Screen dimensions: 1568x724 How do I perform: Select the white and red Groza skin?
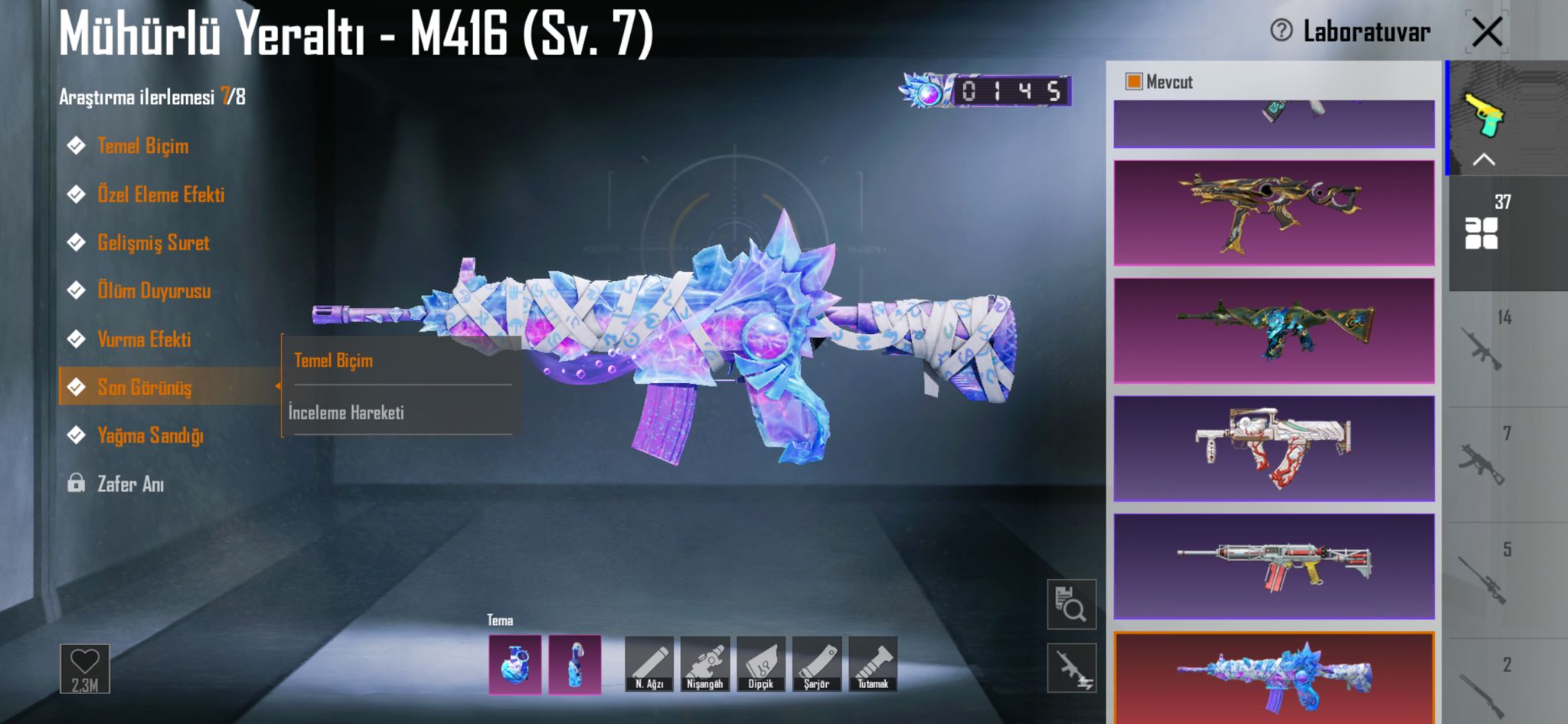tap(1273, 449)
